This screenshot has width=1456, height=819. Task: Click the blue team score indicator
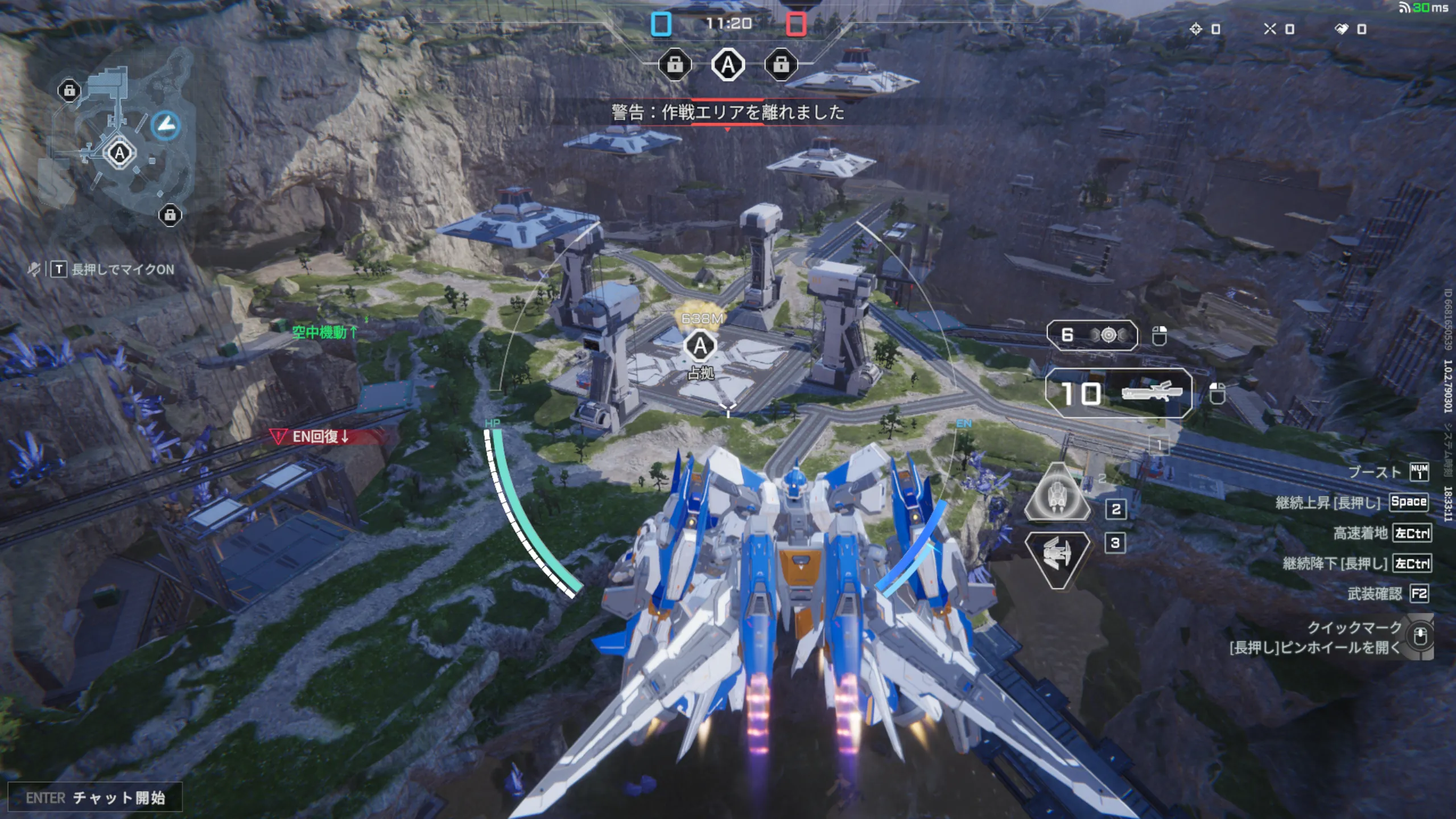point(661,24)
